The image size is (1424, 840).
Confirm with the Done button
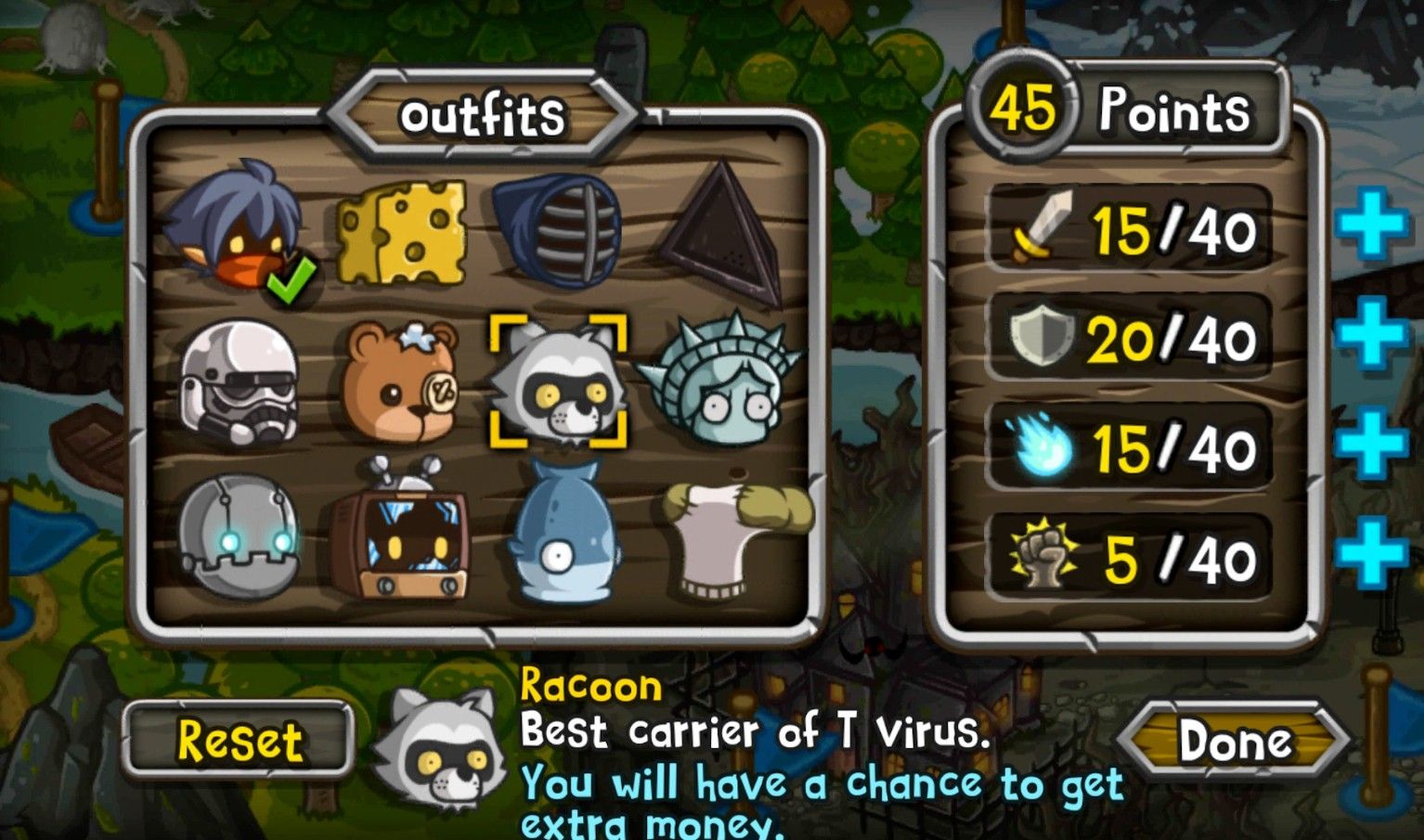[1235, 741]
